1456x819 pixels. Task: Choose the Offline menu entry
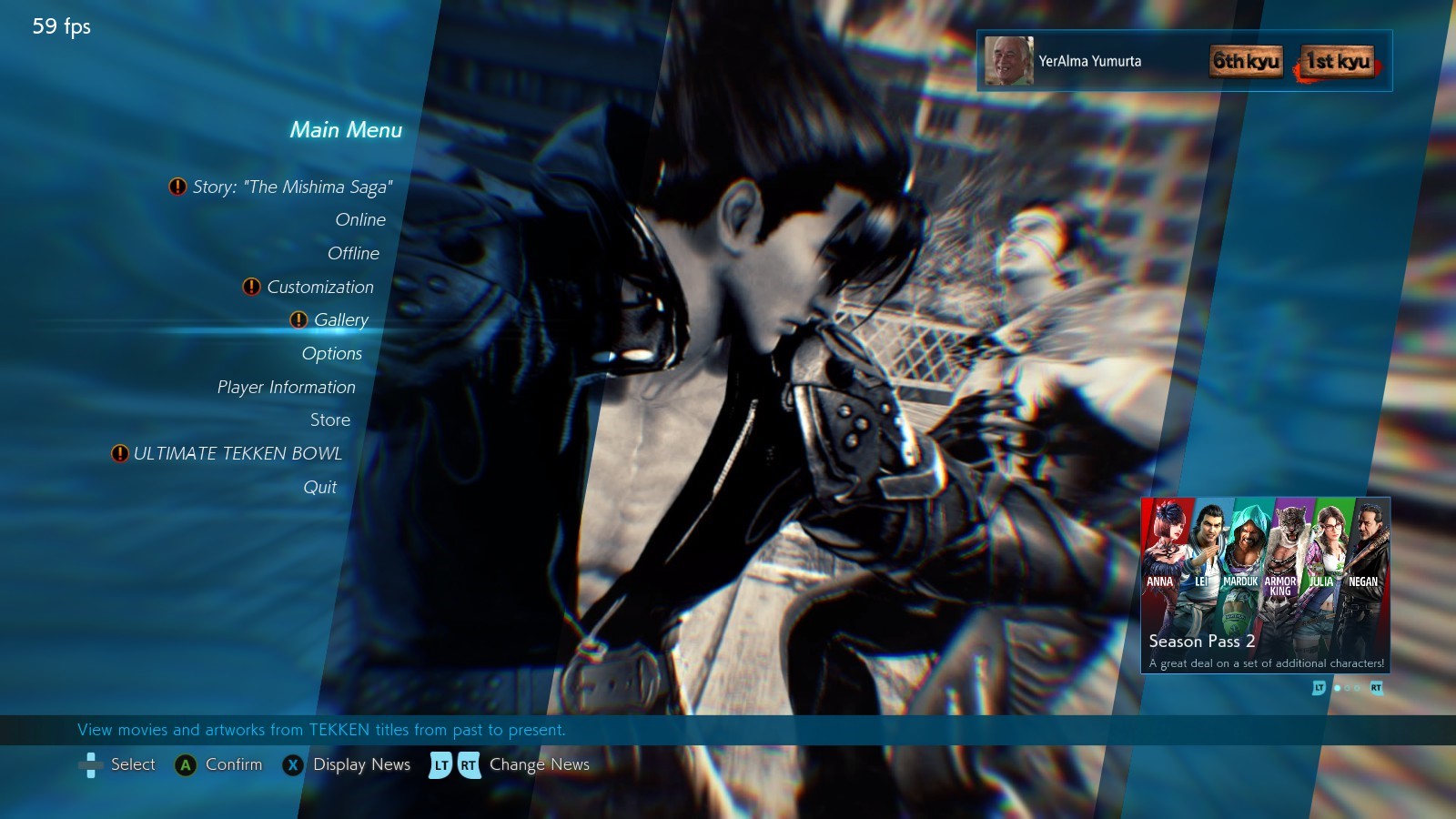coord(353,254)
